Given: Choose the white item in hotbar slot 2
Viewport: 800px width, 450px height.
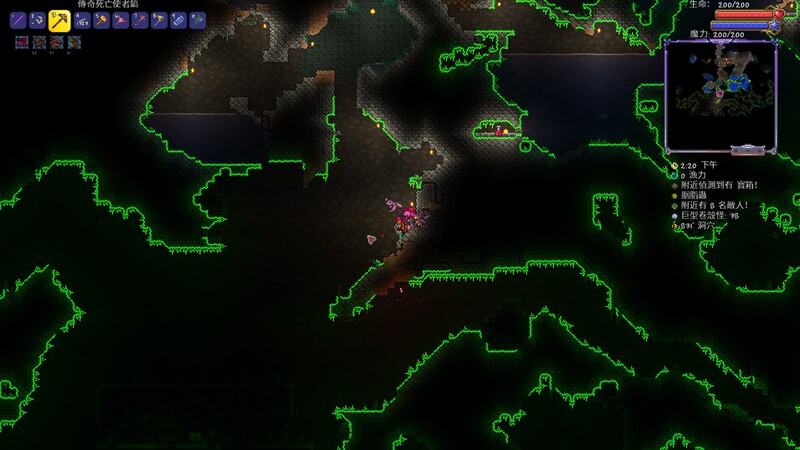Looking at the screenshot, I should pyautogui.click(x=38, y=19).
